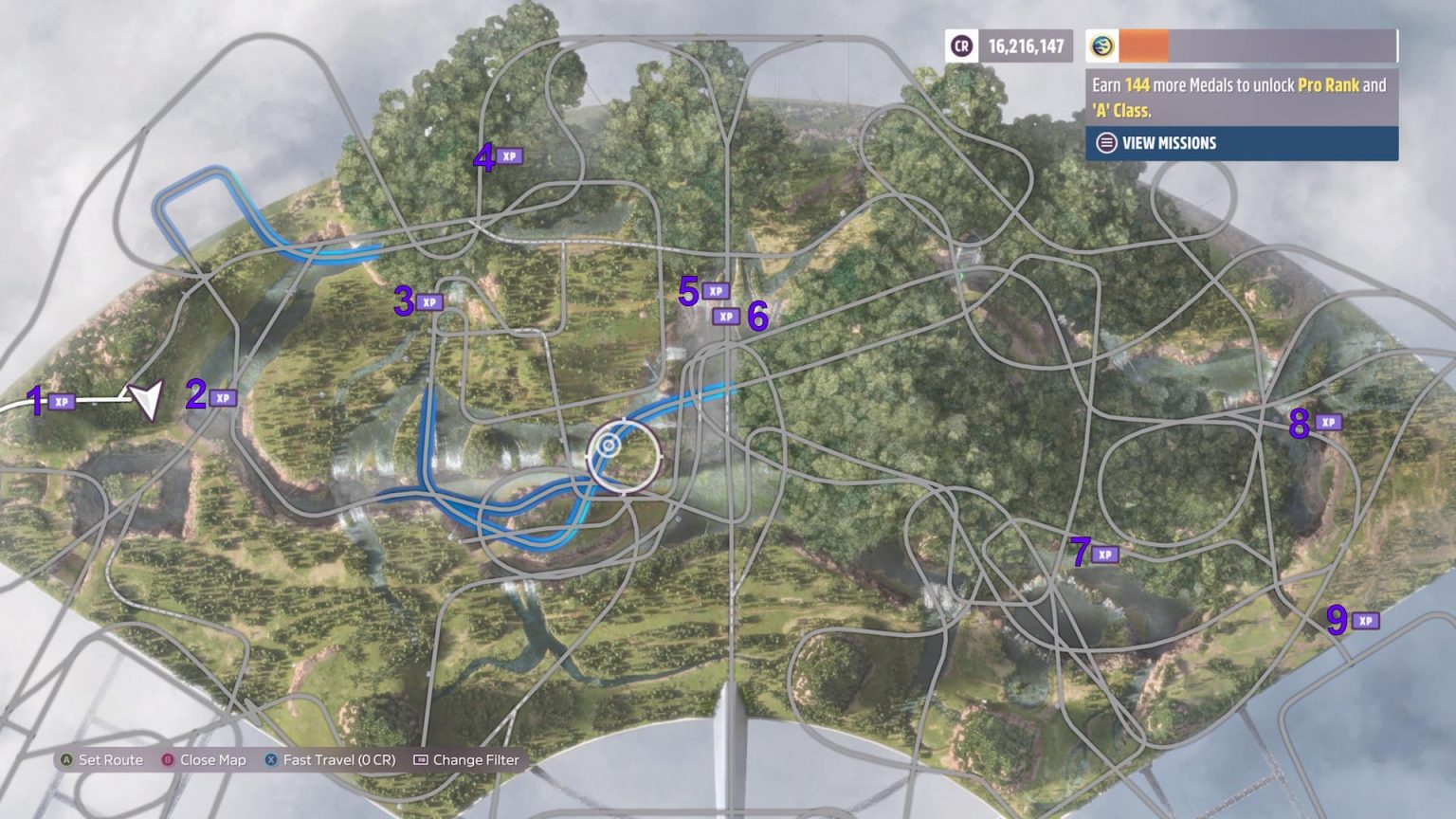
Task: Select XP board marker 2 near the player arrow
Action: tap(224, 397)
